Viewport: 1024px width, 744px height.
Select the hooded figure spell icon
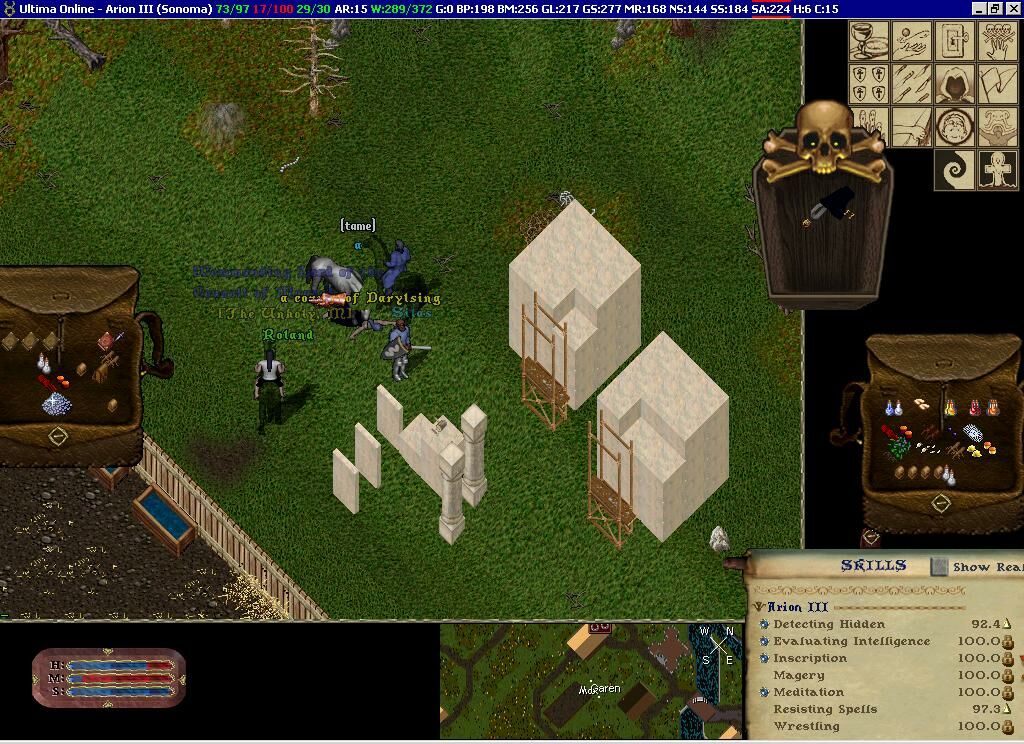(x=956, y=84)
